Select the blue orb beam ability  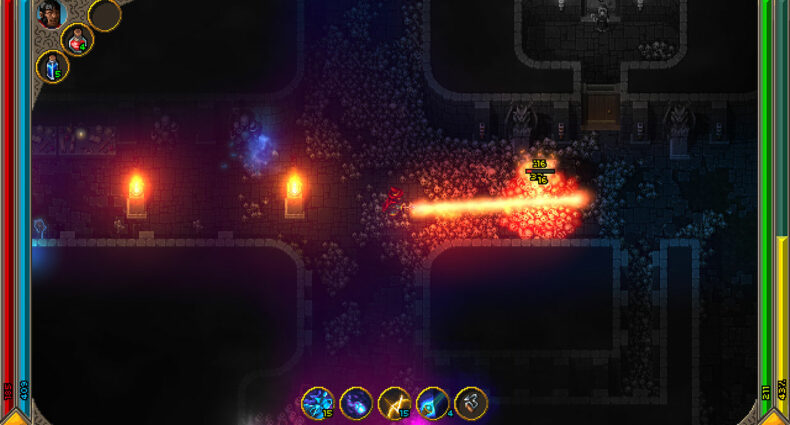(x=432, y=403)
